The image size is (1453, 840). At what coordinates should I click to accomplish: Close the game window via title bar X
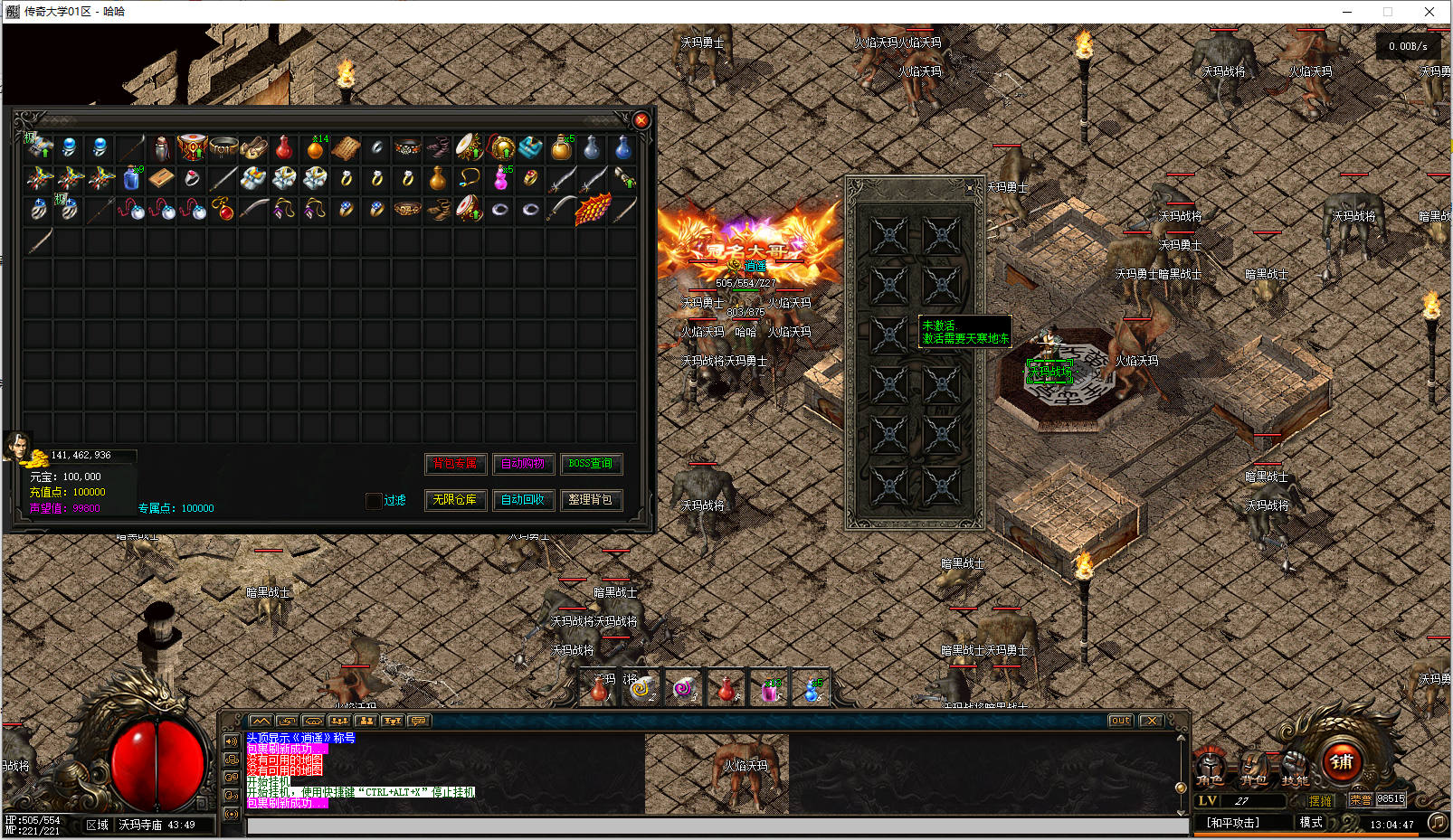pyautogui.click(x=1429, y=12)
